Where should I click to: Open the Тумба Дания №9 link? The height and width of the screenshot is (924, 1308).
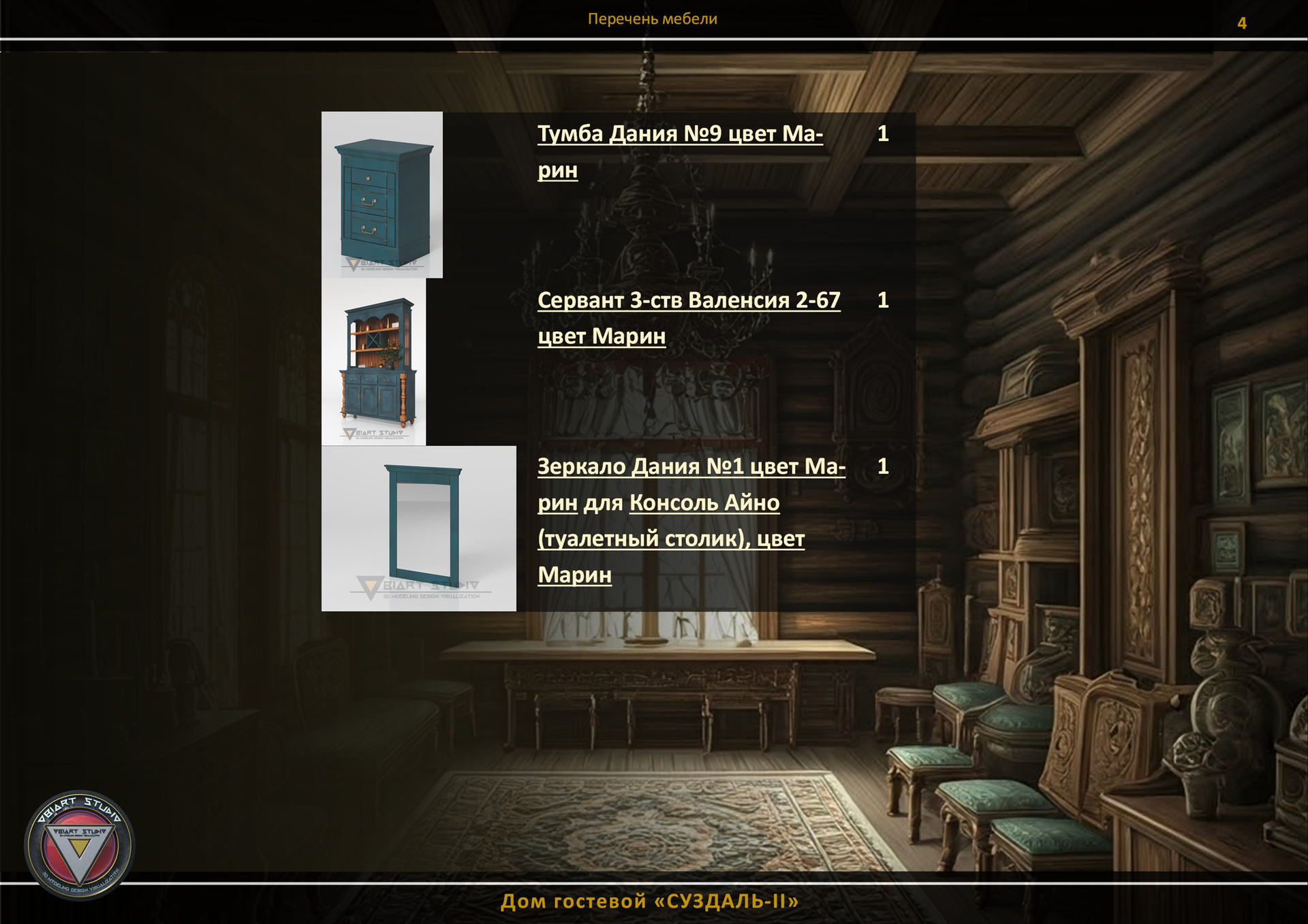point(679,134)
